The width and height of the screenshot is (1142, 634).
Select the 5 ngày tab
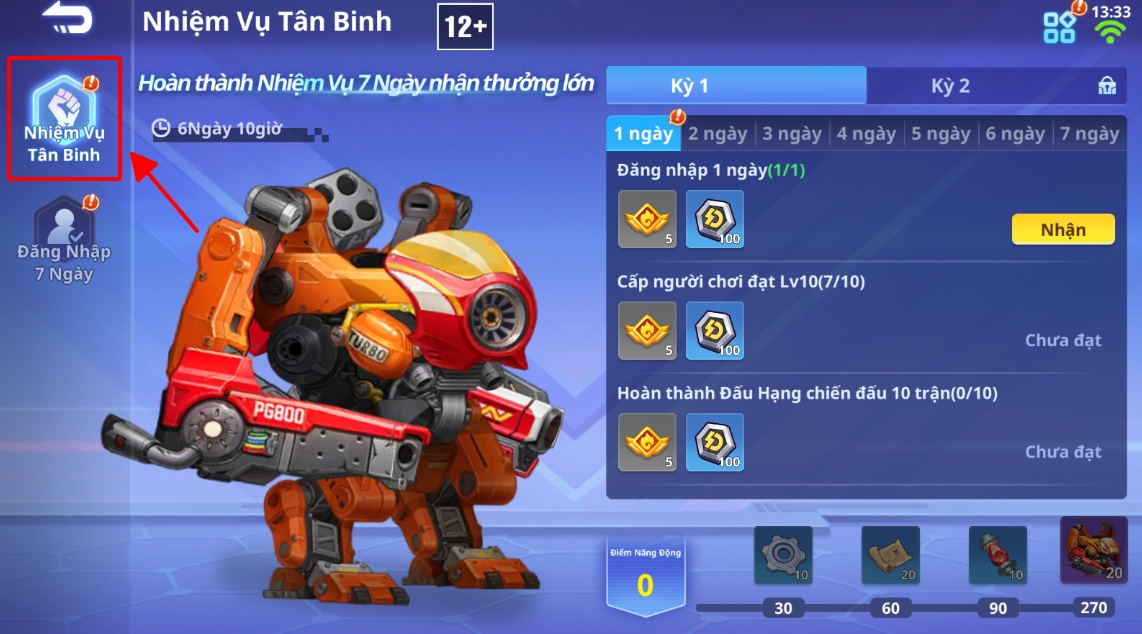941,134
